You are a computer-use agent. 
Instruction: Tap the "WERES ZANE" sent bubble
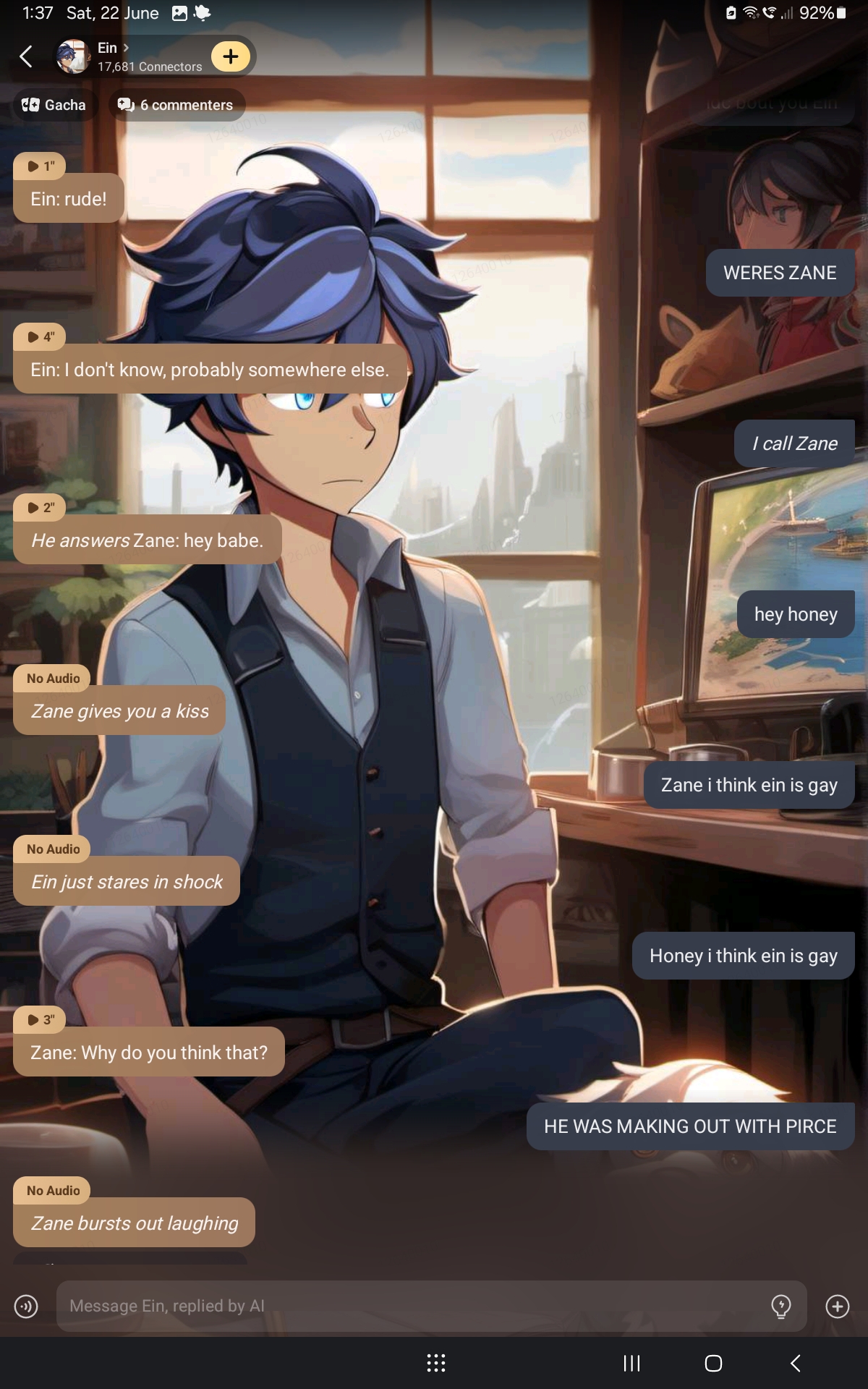(x=780, y=273)
